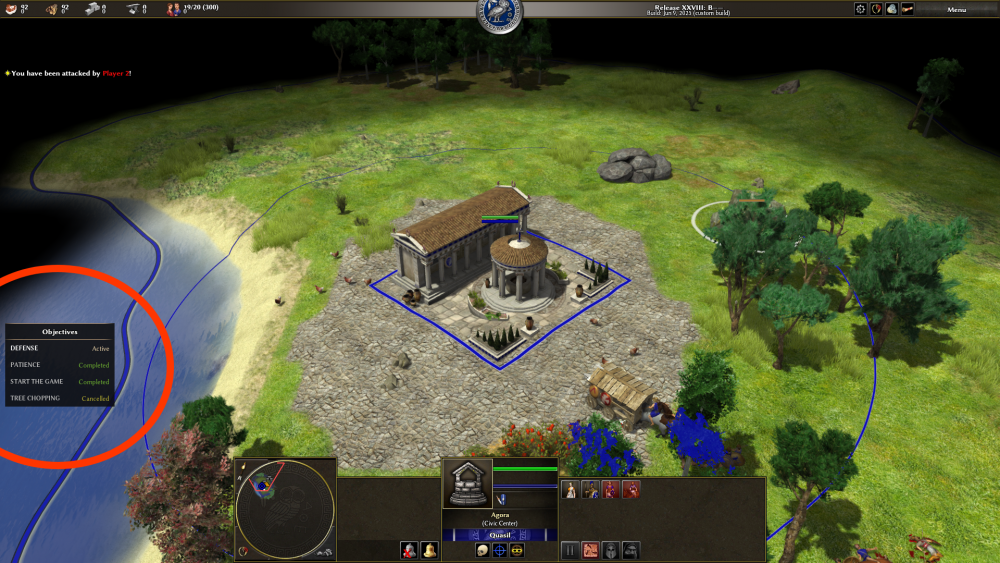Select the blue crosshair icon
The width and height of the screenshot is (1000, 563).
tap(499, 550)
